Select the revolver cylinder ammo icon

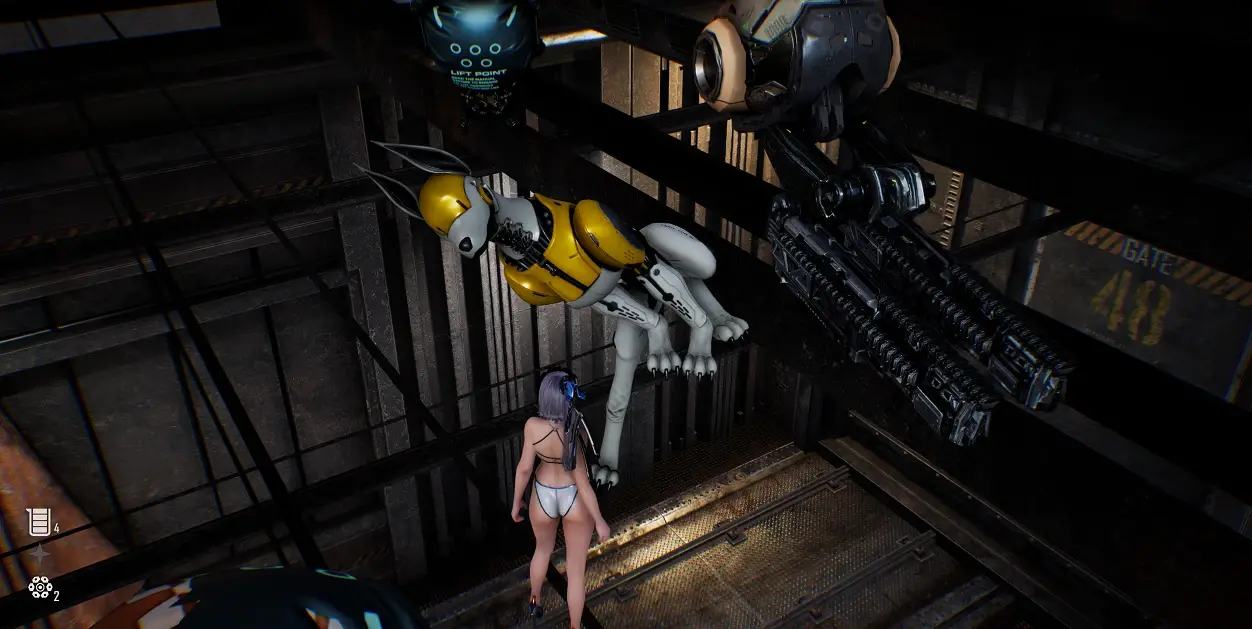[40, 587]
